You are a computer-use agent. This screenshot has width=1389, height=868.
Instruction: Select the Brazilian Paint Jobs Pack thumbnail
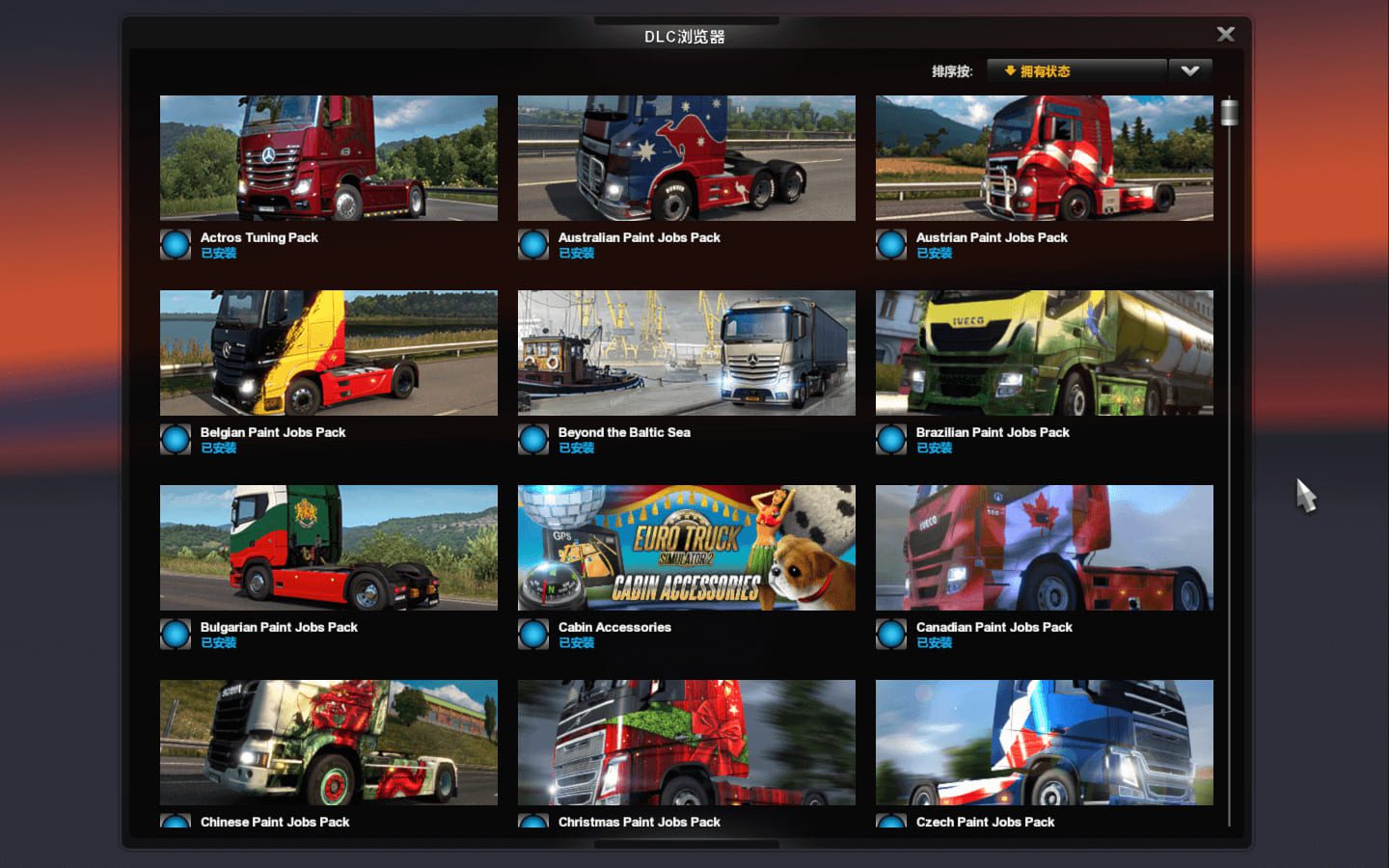[1045, 353]
